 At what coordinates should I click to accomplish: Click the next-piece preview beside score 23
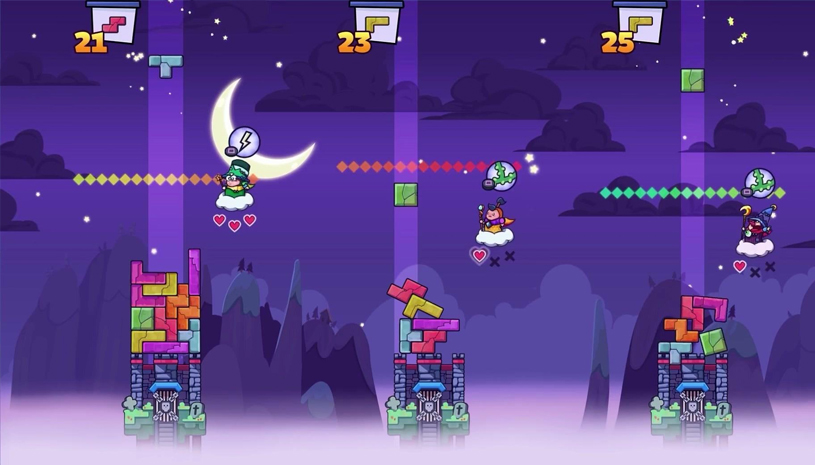[377, 21]
